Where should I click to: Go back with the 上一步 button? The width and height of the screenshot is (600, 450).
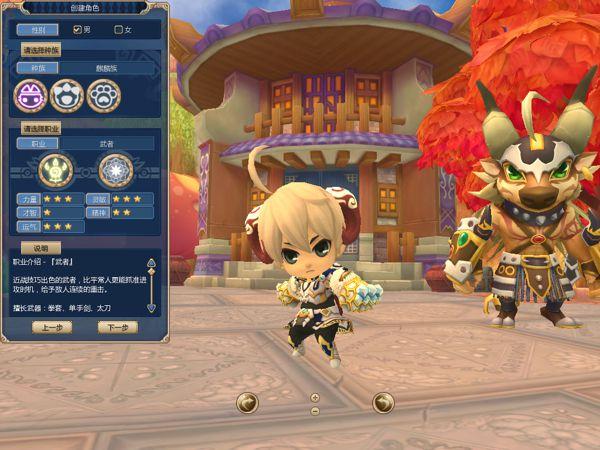point(51,327)
